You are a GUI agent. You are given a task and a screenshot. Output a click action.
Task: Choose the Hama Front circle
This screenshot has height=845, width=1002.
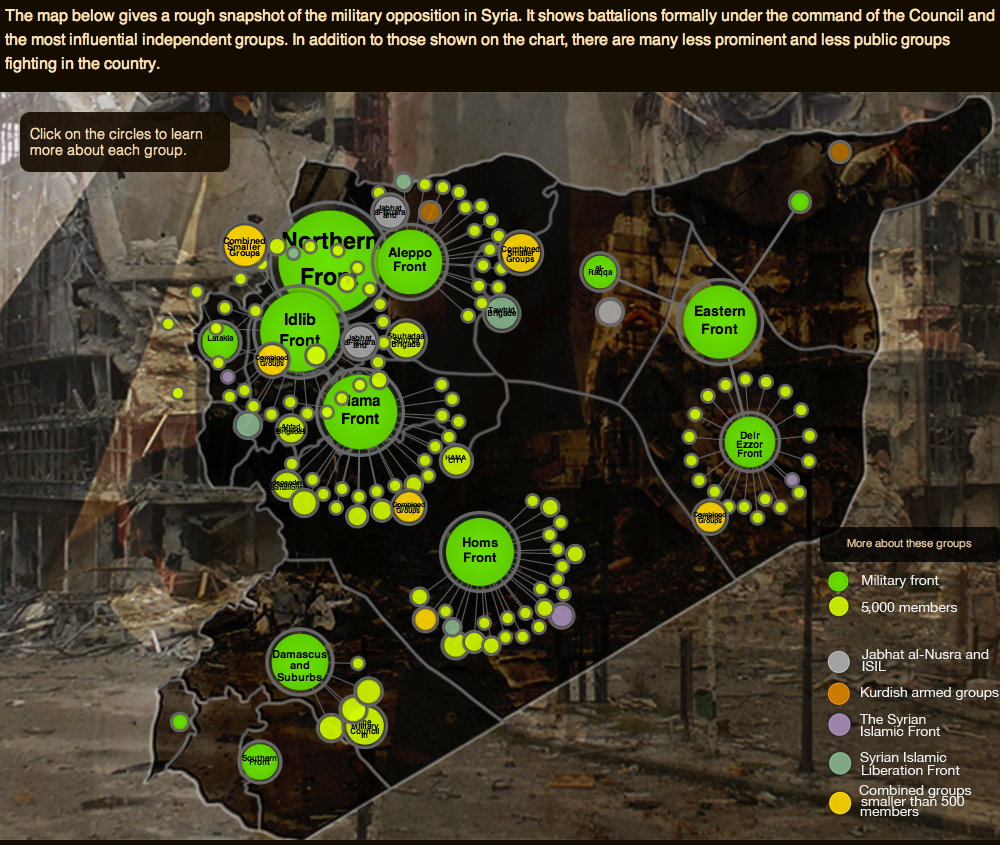point(360,410)
